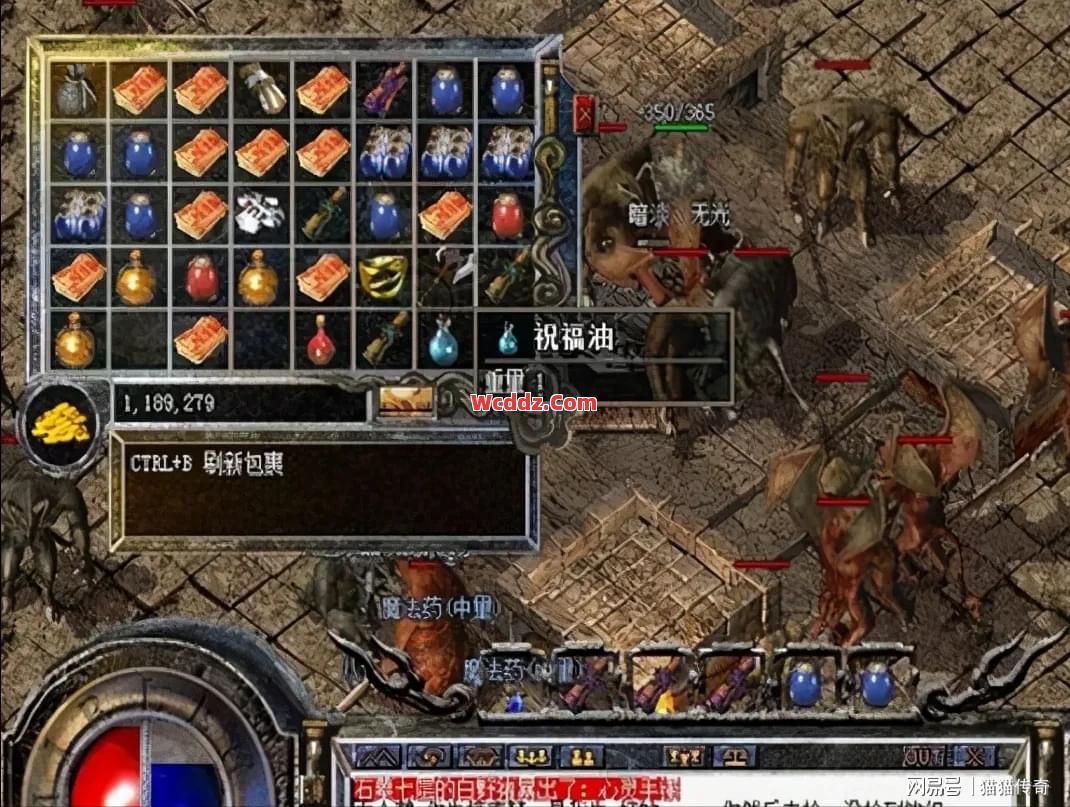Select the white silver item in the bag

[261, 214]
